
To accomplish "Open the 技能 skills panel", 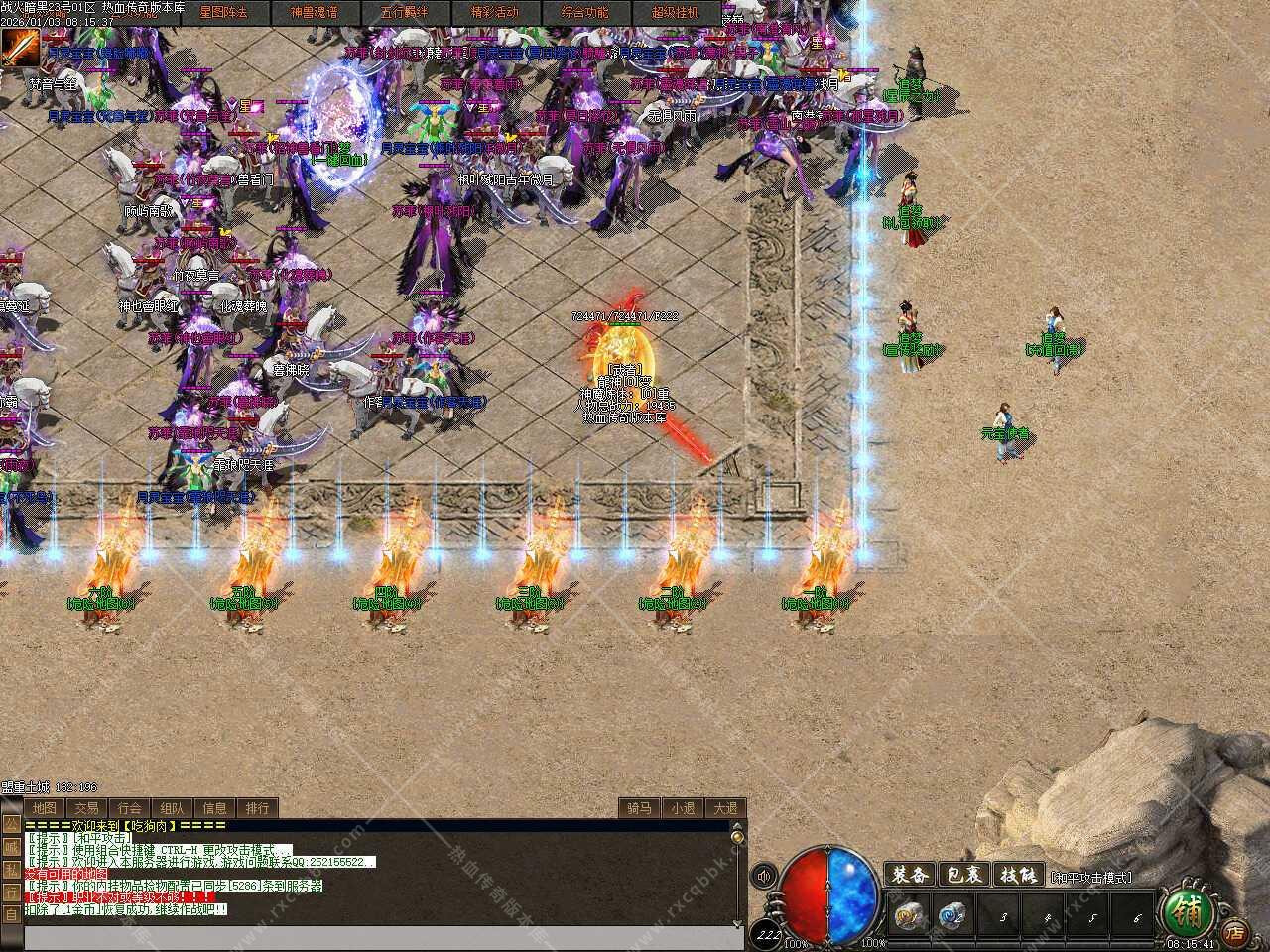I will [1019, 876].
